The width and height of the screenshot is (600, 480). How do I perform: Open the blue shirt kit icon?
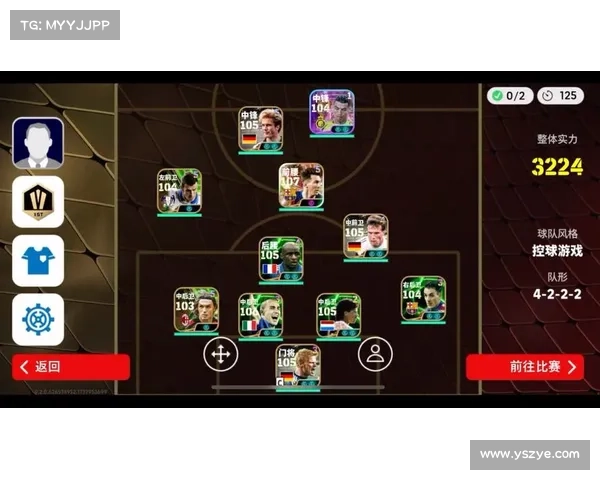point(38,260)
